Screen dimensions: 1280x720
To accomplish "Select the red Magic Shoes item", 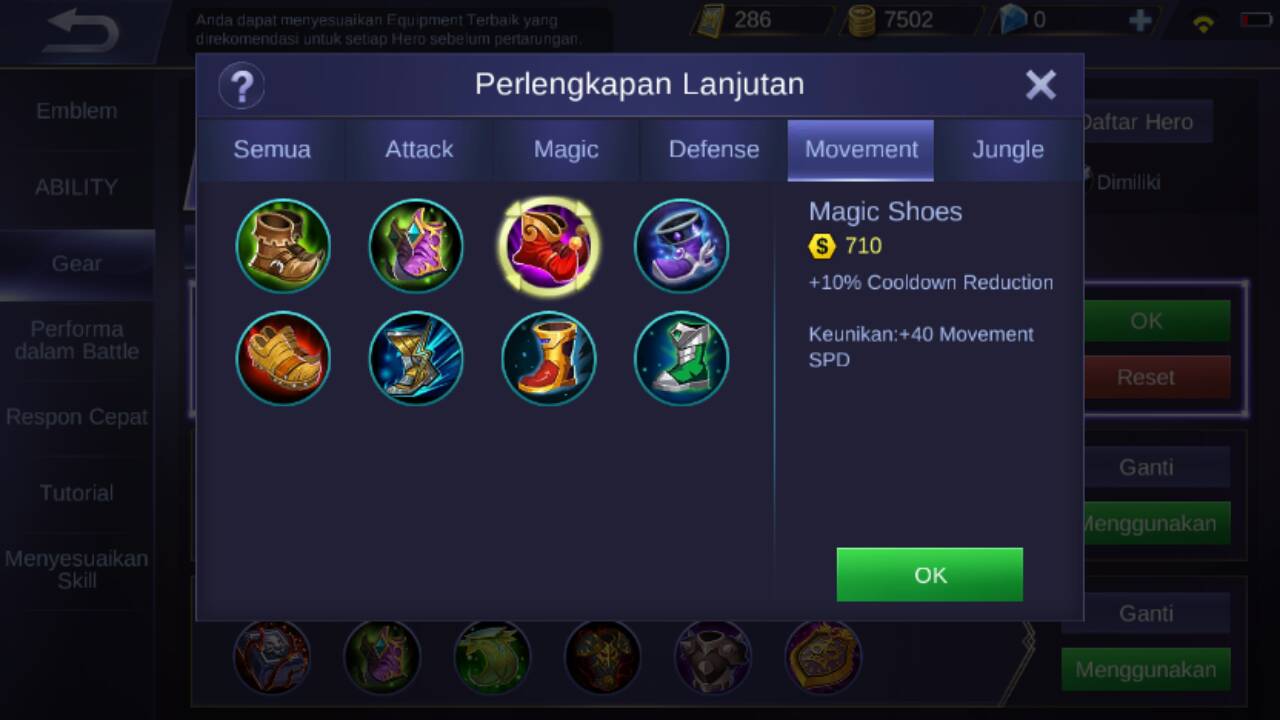I will 548,246.
